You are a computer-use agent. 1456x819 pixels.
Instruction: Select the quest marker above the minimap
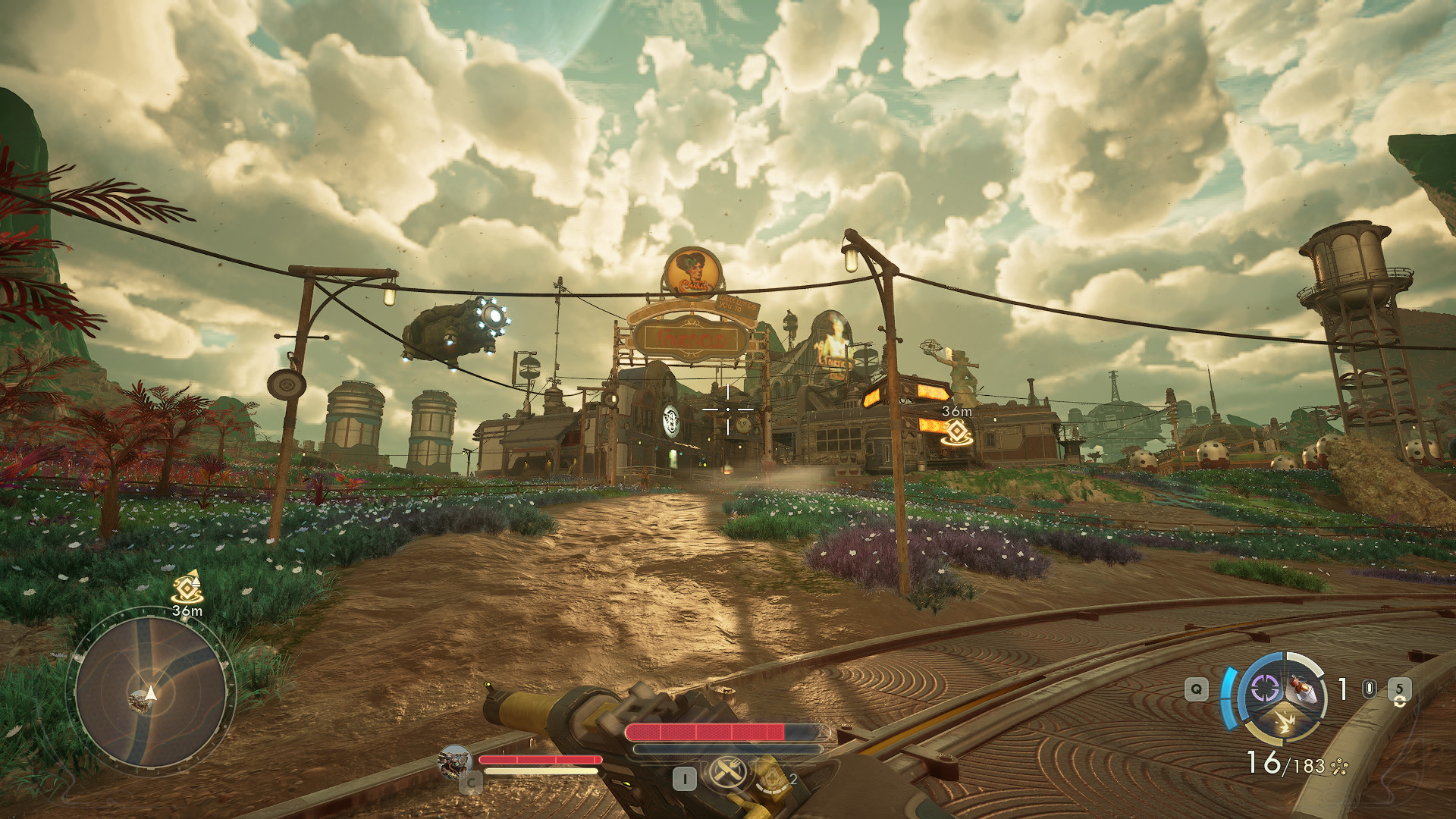[x=187, y=588]
